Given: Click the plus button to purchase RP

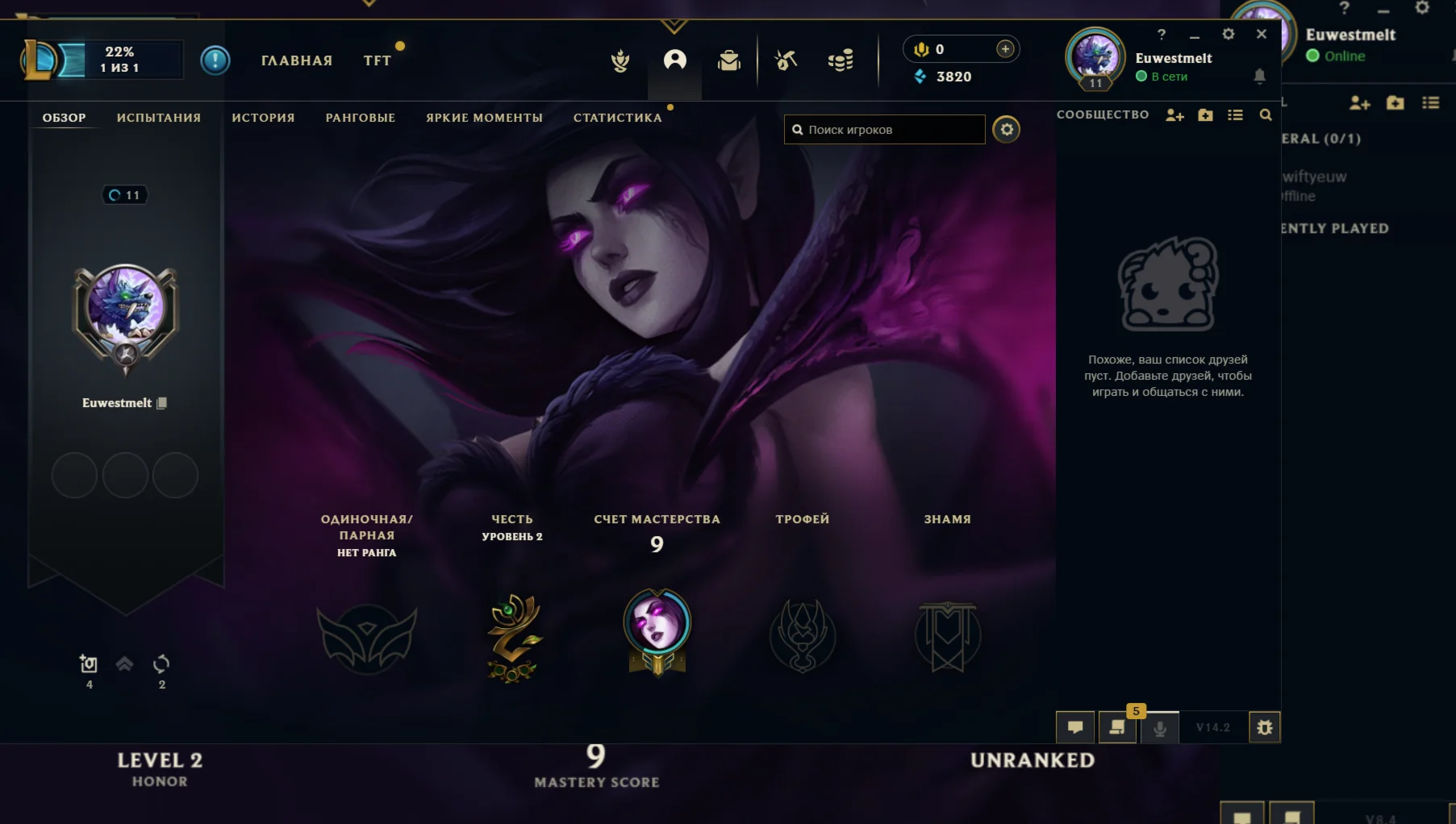Looking at the screenshot, I should [x=1005, y=49].
